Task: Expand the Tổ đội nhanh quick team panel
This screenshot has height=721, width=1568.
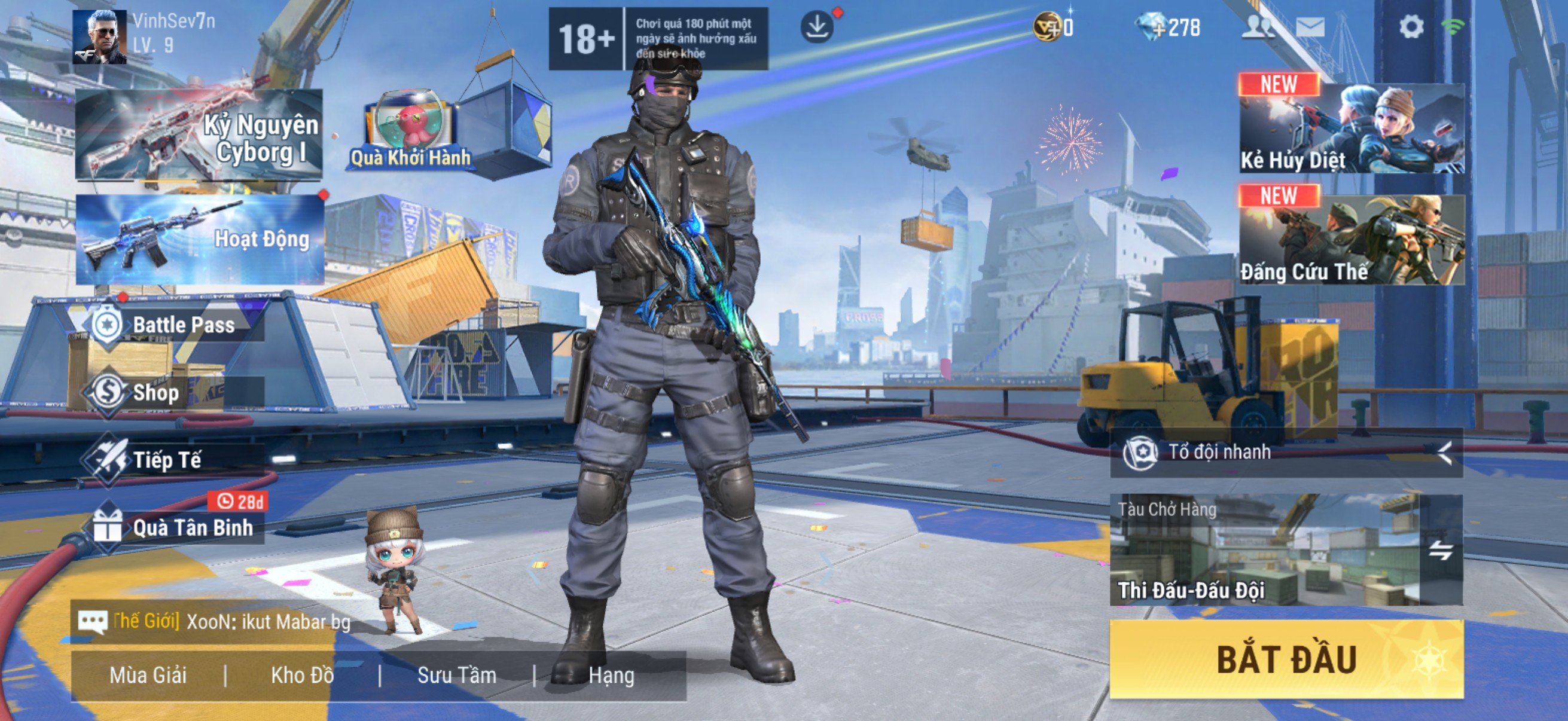Action: [x=1444, y=452]
